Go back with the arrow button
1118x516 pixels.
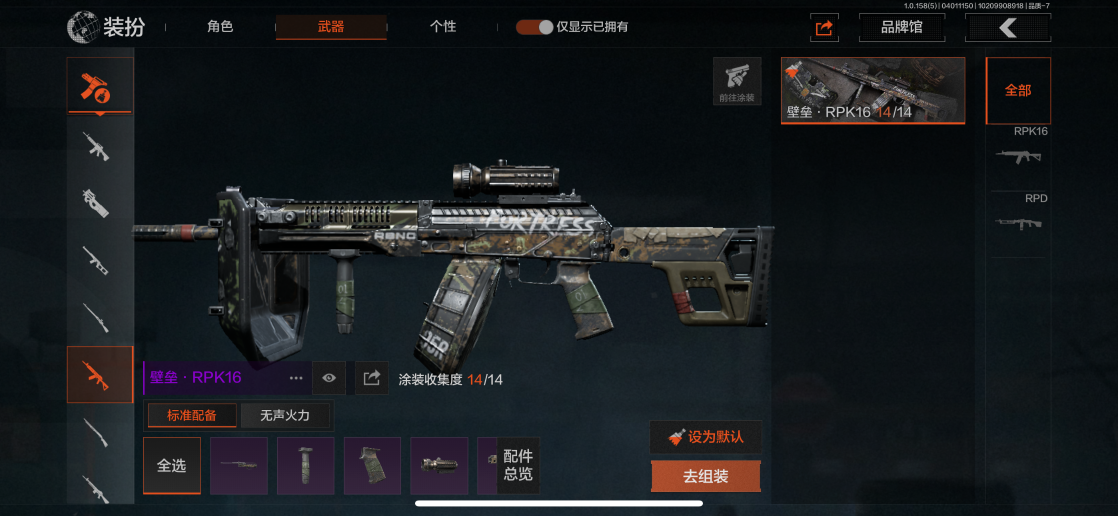point(1007,27)
